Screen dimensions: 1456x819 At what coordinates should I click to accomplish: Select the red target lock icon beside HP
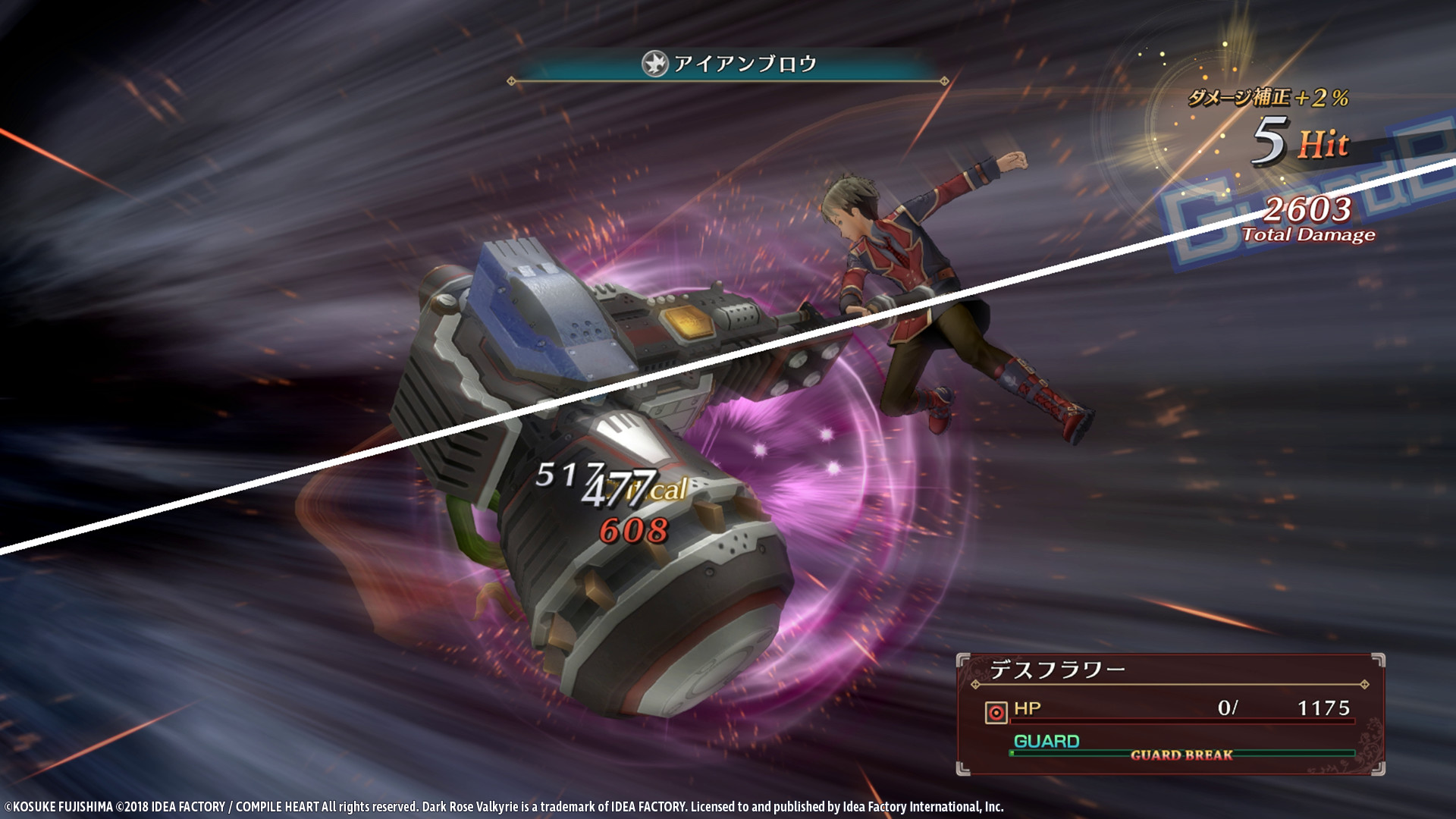(x=996, y=711)
